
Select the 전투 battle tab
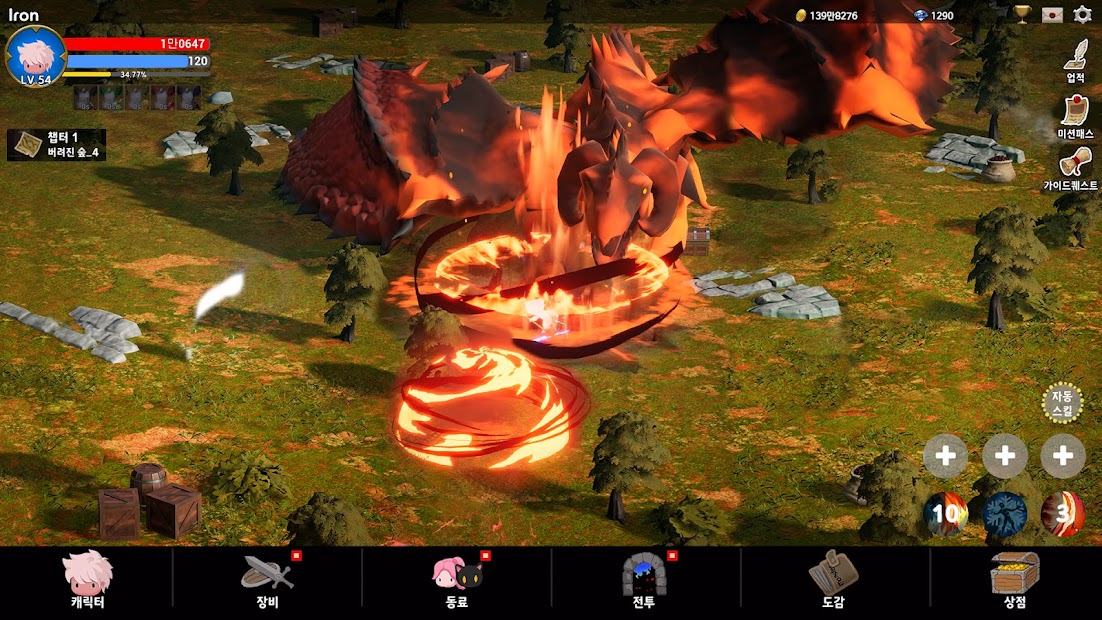(643, 580)
